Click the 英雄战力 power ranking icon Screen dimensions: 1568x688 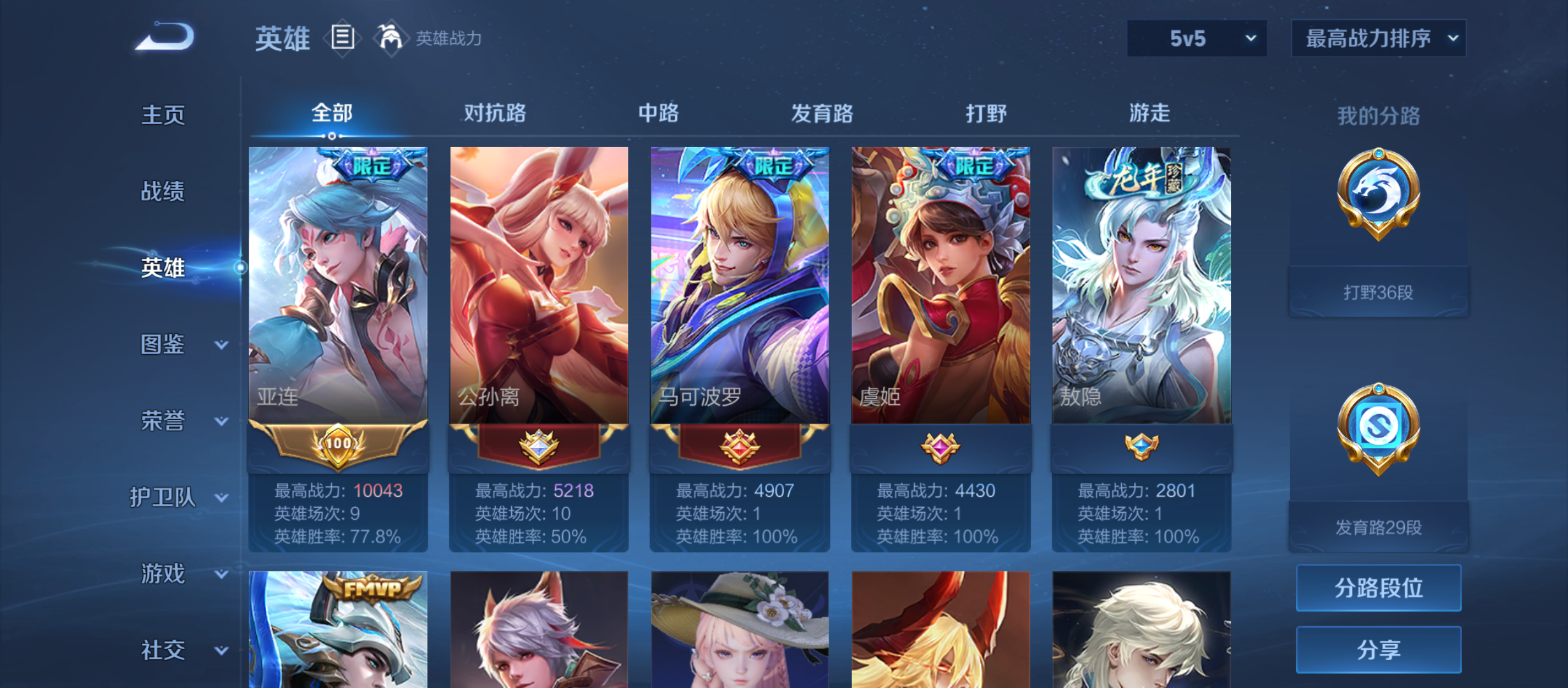(390, 37)
